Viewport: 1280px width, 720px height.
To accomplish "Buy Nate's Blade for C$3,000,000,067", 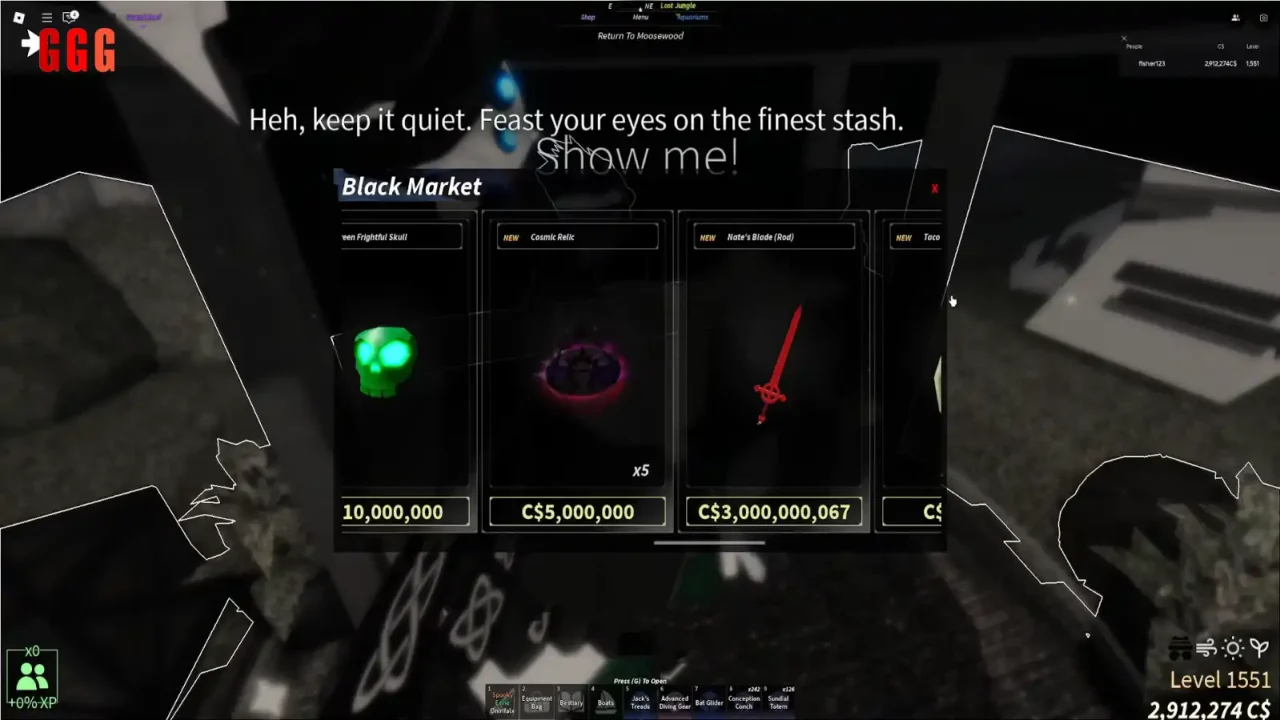I will tap(773, 512).
